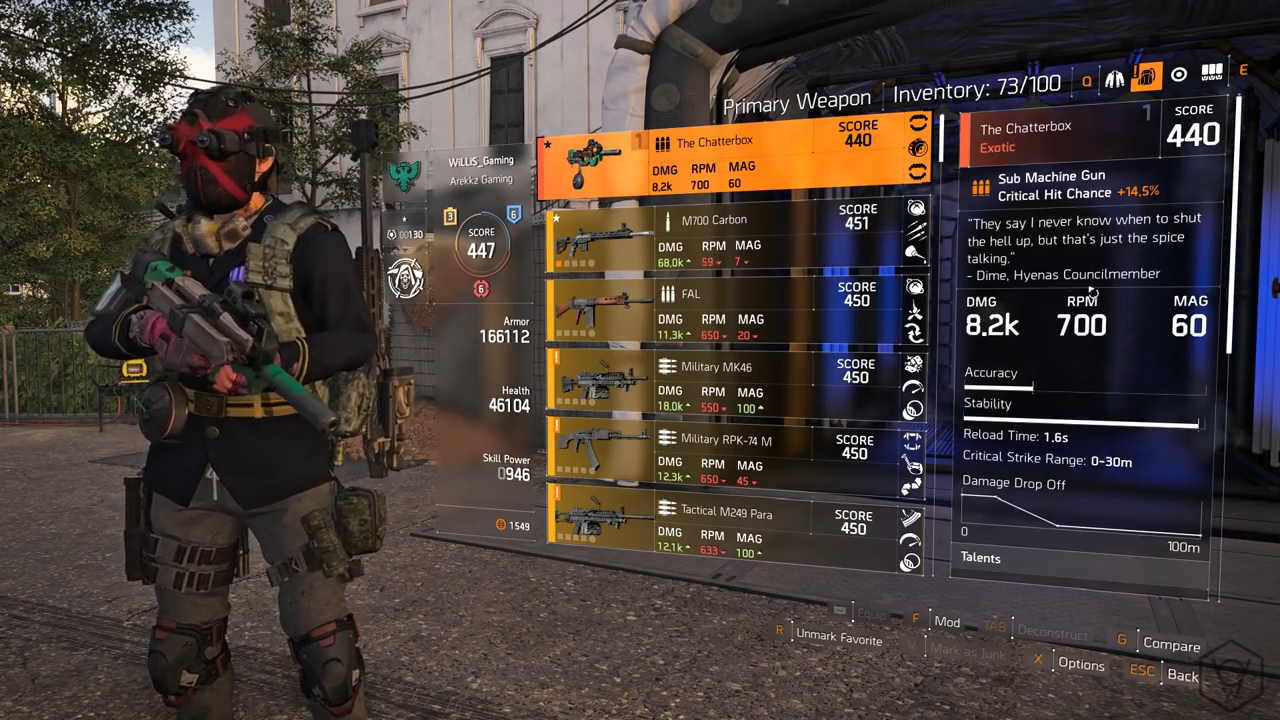Choose the Tactical M249 Para row
Viewport: 1280px width, 720px height.
coord(735,527)
